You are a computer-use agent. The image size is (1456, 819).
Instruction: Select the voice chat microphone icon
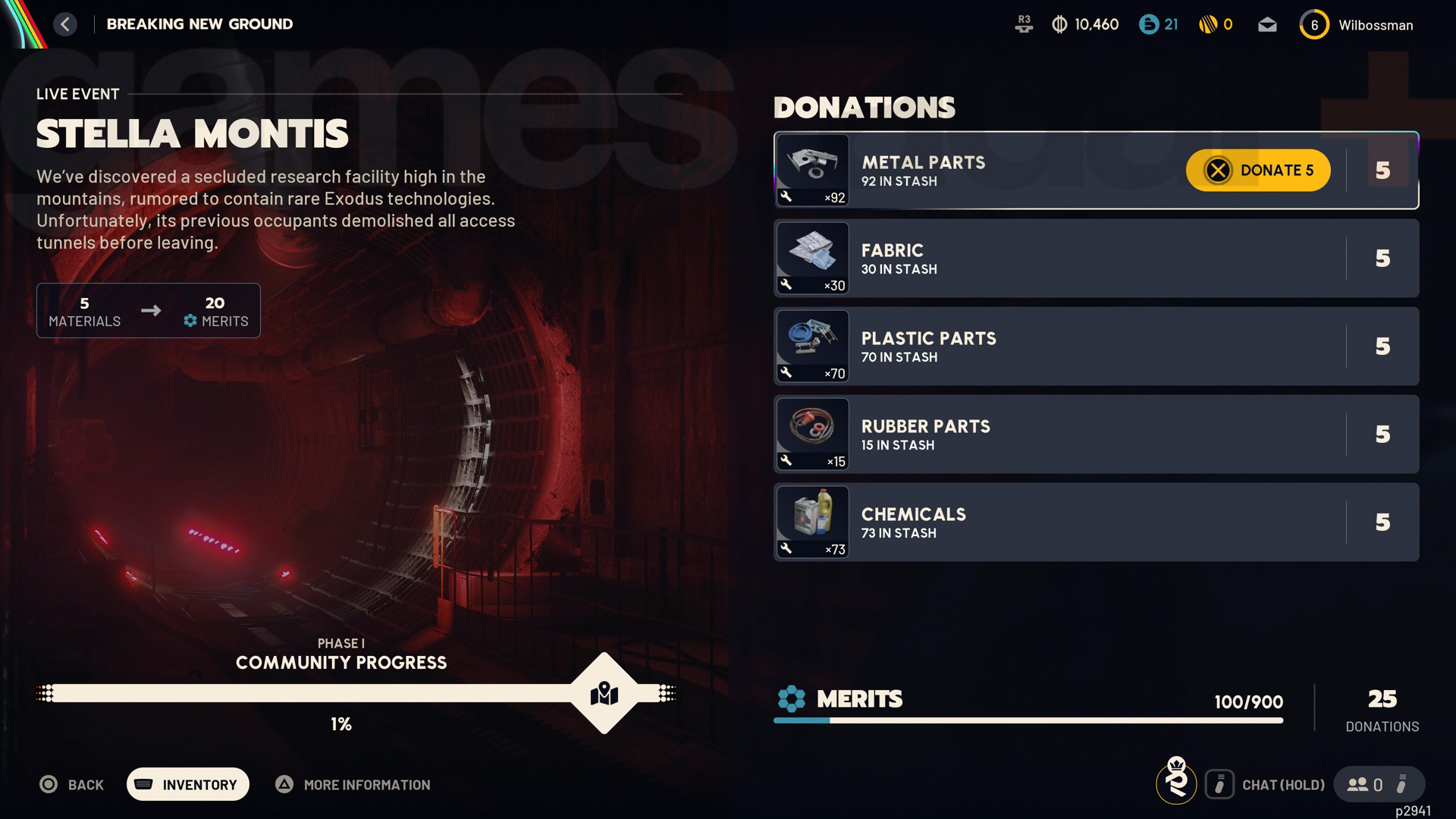click(x=1219, y=784)
